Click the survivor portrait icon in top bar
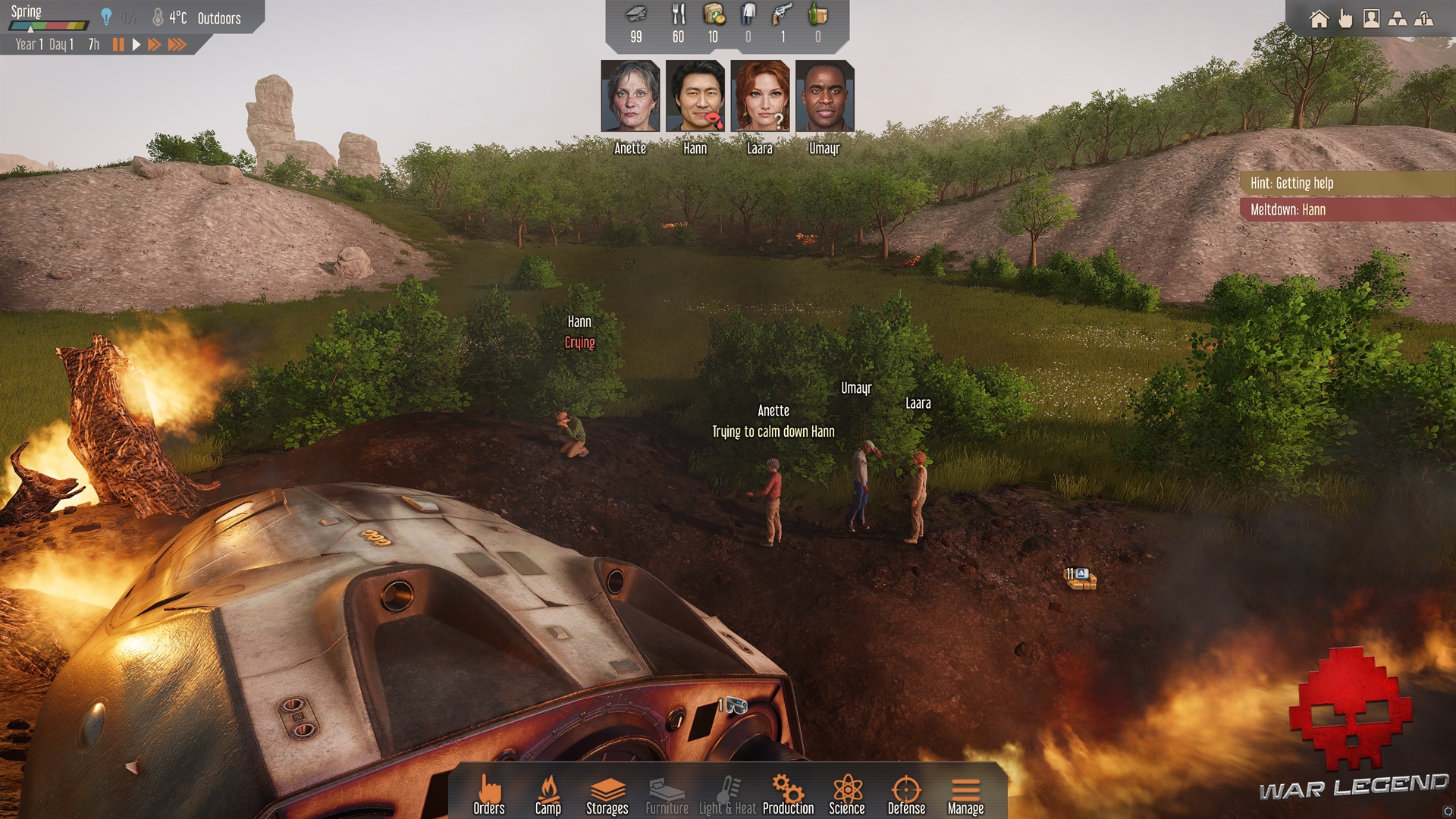The image size is (1456, 819). pyautogui.click(x=1371, y=19)
